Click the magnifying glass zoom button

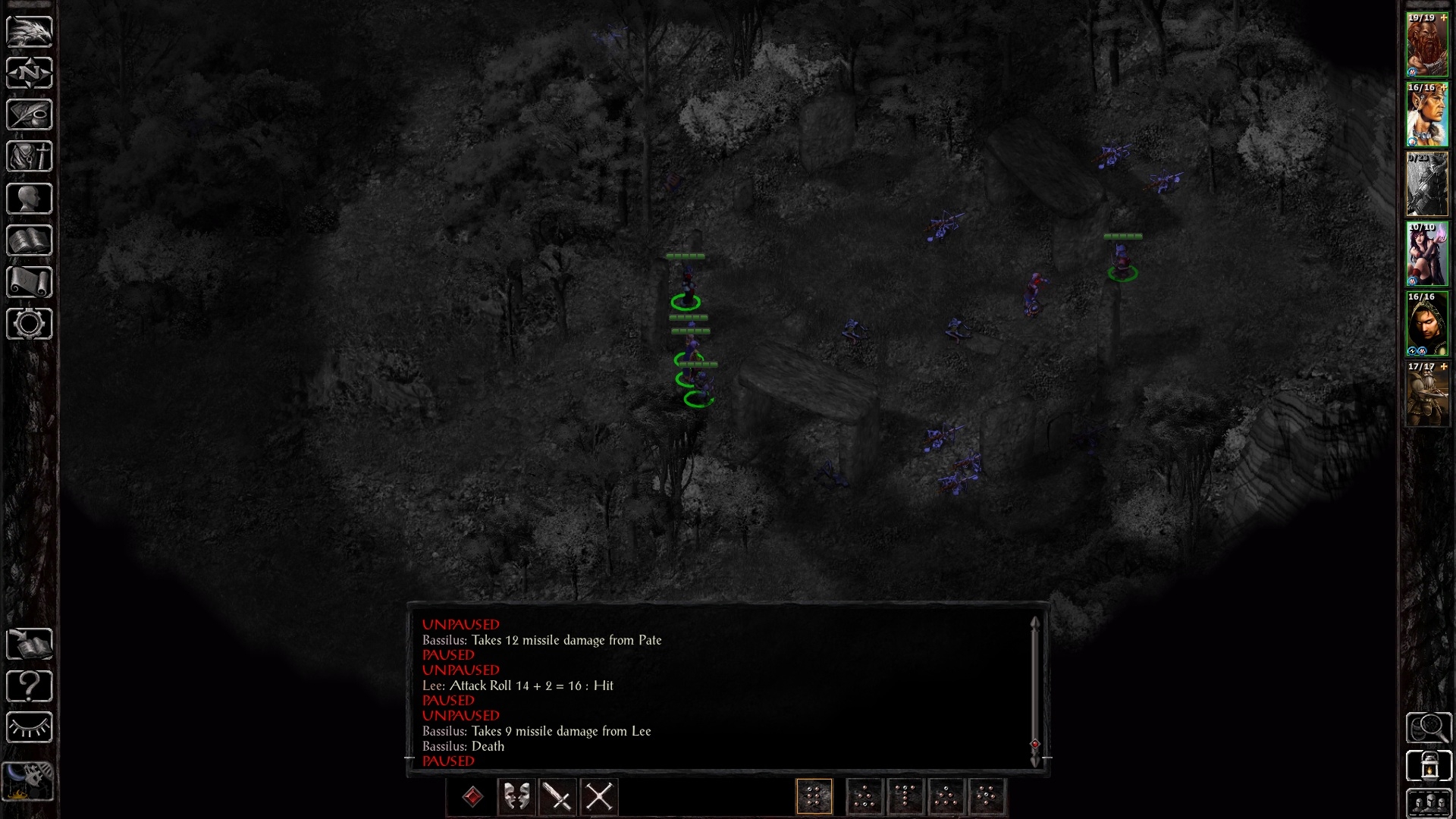coord(1429,728)
